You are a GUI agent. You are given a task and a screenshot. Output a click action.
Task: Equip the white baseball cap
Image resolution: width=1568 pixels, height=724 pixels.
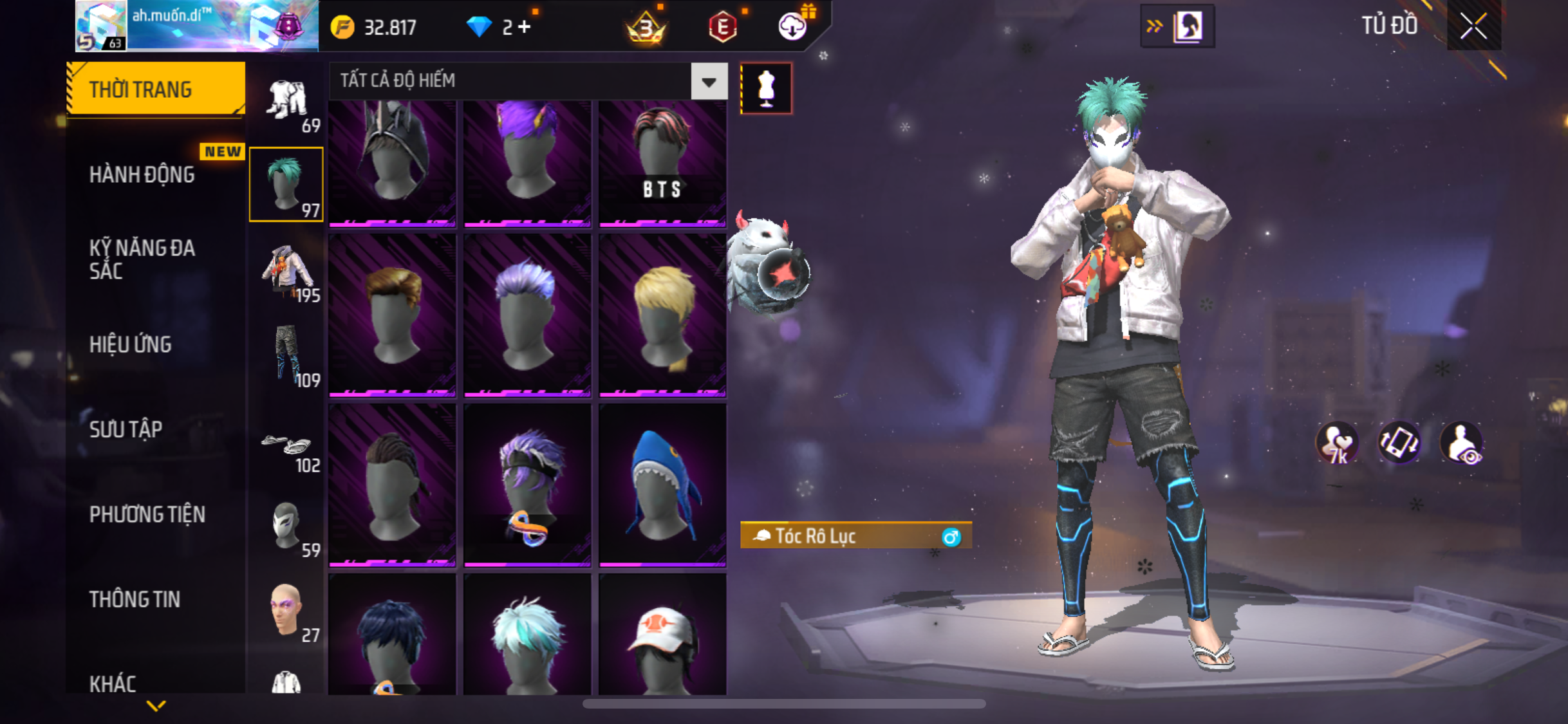tap(662, 636)
